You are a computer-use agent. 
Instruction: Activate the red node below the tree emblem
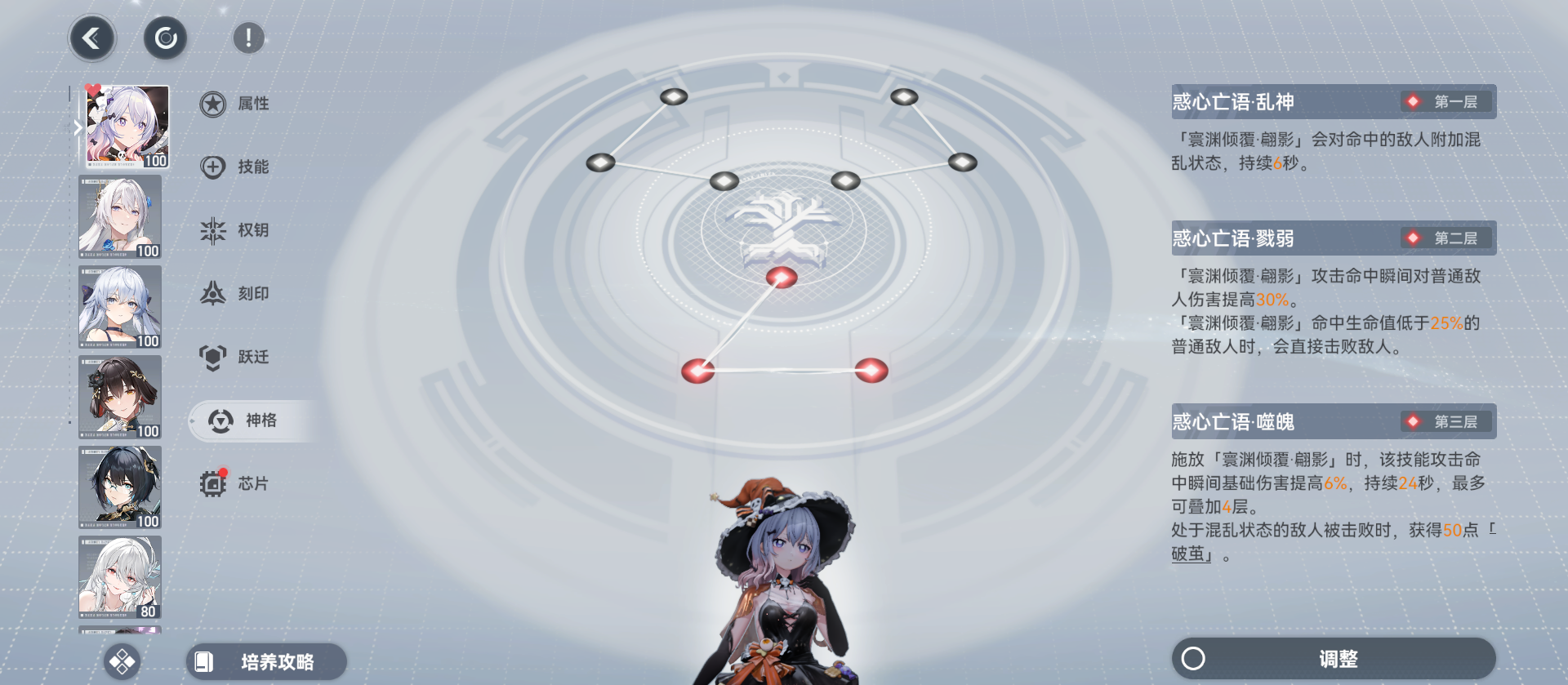782,277
